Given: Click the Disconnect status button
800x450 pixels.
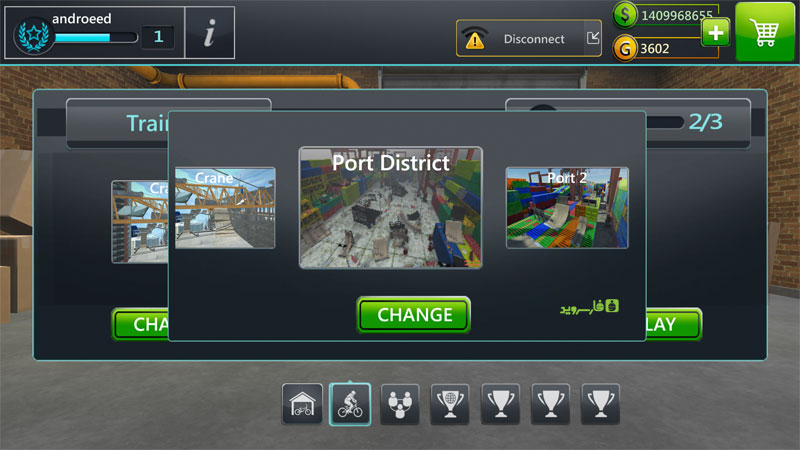Looking at the screenshot, I should [529, 39].
